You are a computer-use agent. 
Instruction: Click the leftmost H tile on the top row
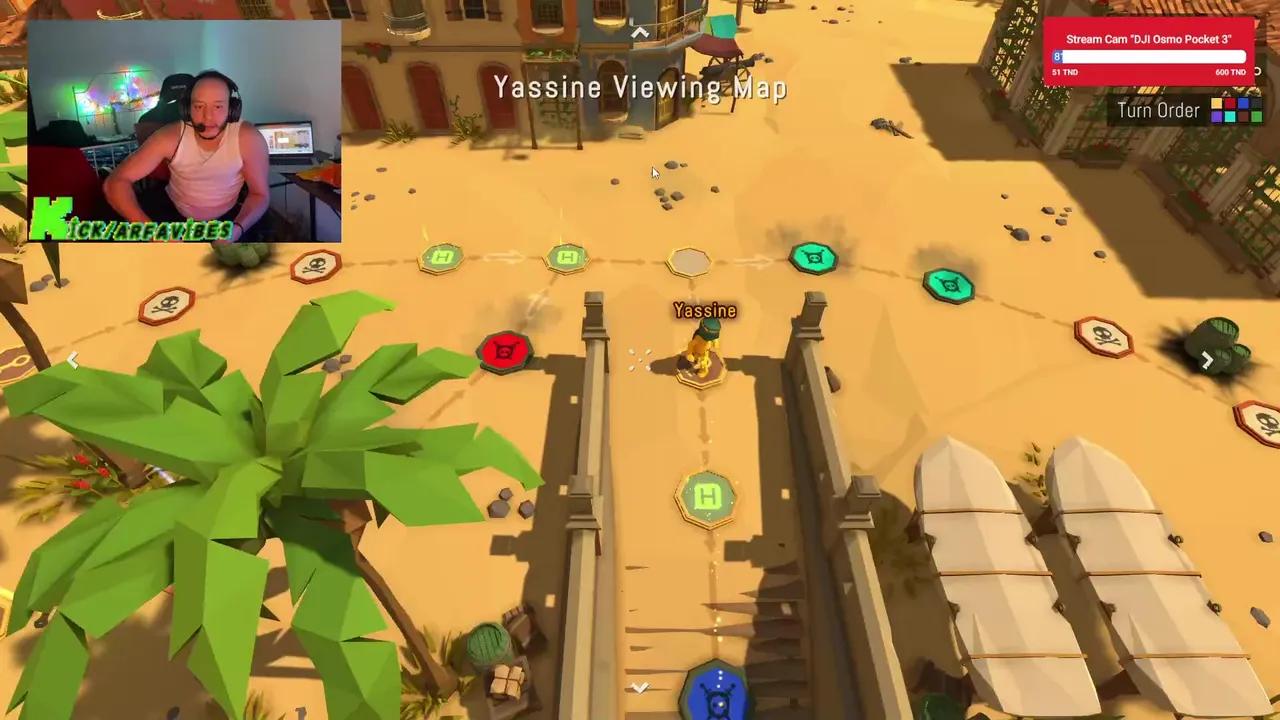[x=443, y=258]
